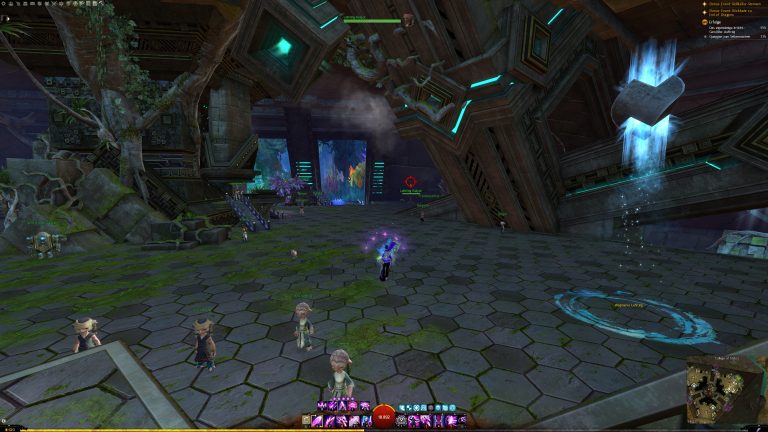This screenshot has width=768, height=432.
Task: Activate the elite skill ending the skill bar
Action: [x=460, y=421]
